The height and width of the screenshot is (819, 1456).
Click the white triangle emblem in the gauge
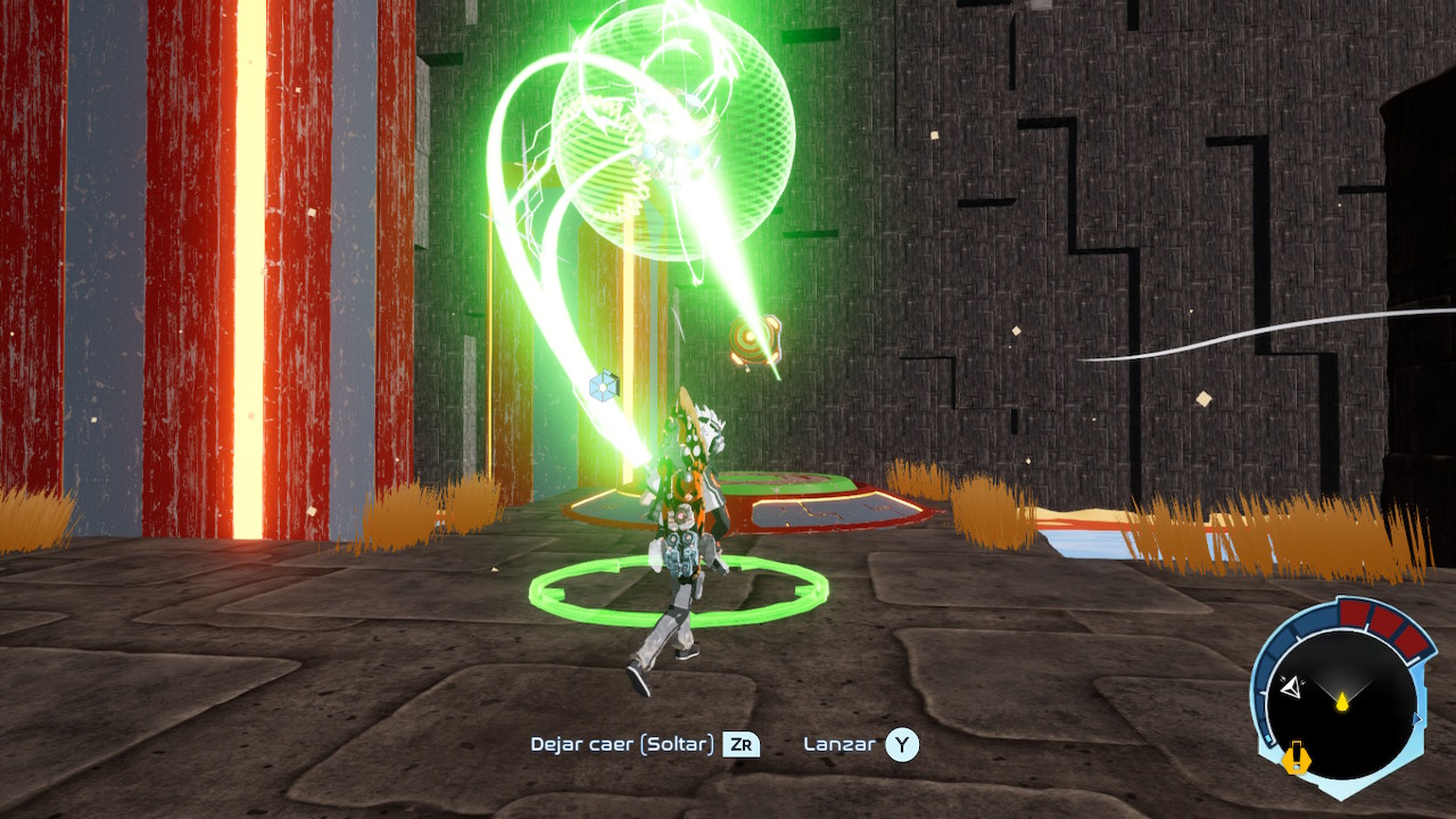(1291, 687)
